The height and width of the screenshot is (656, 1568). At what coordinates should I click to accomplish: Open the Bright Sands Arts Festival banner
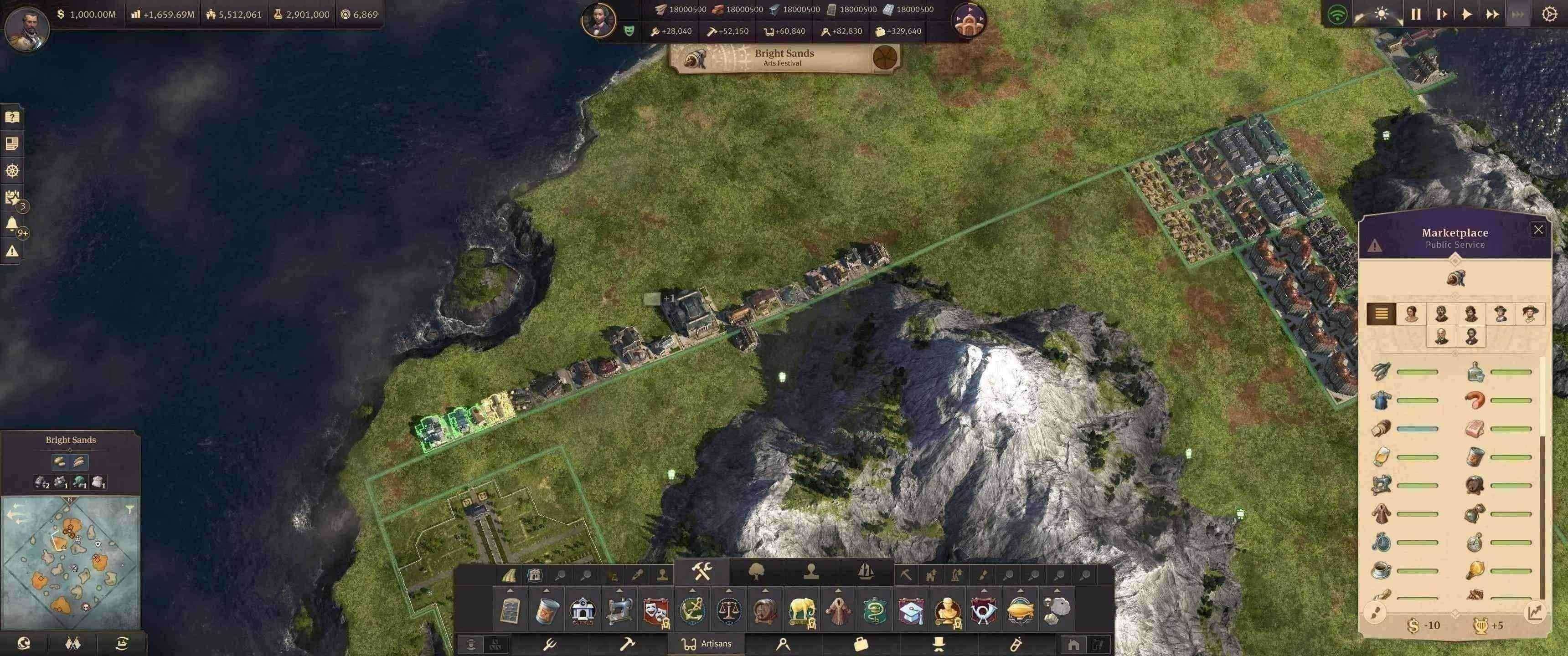point(784,58)
